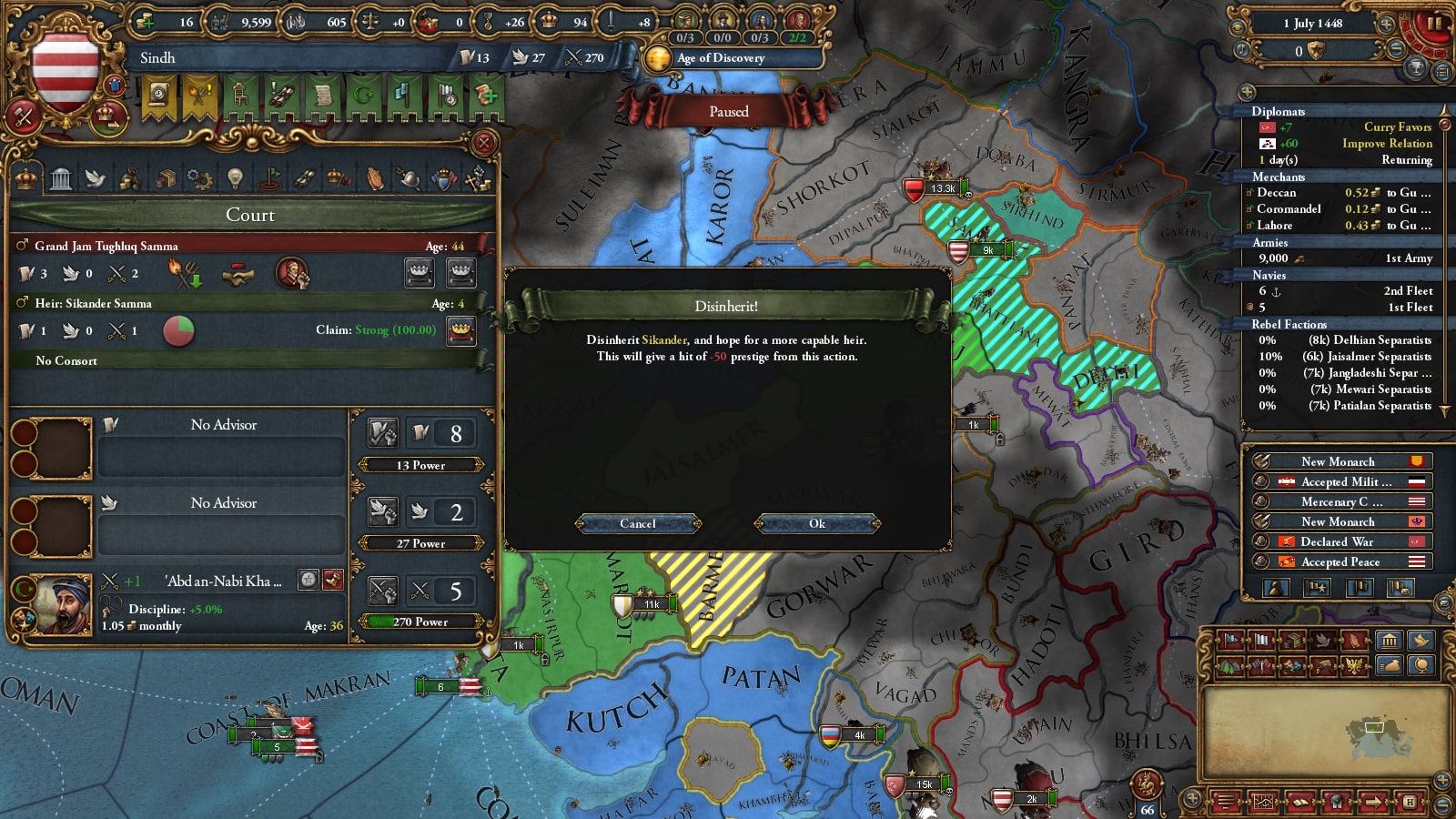Click the heir's disinherit crown button
Image resolution: width=1456 pixels, height=819 pixels.
(461, 330)
